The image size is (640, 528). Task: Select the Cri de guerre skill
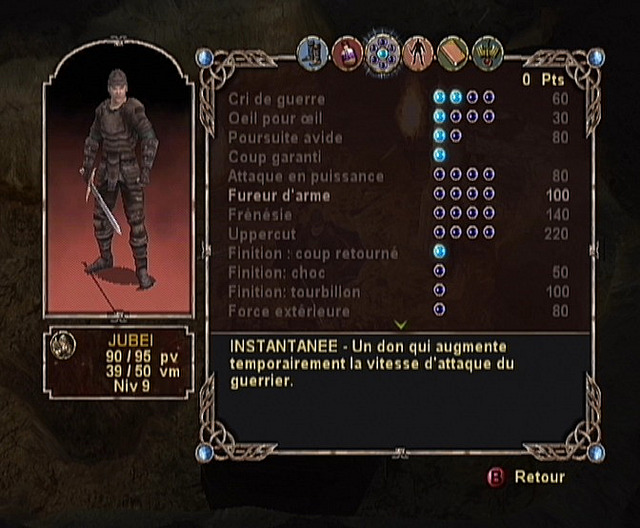[271, 99]
